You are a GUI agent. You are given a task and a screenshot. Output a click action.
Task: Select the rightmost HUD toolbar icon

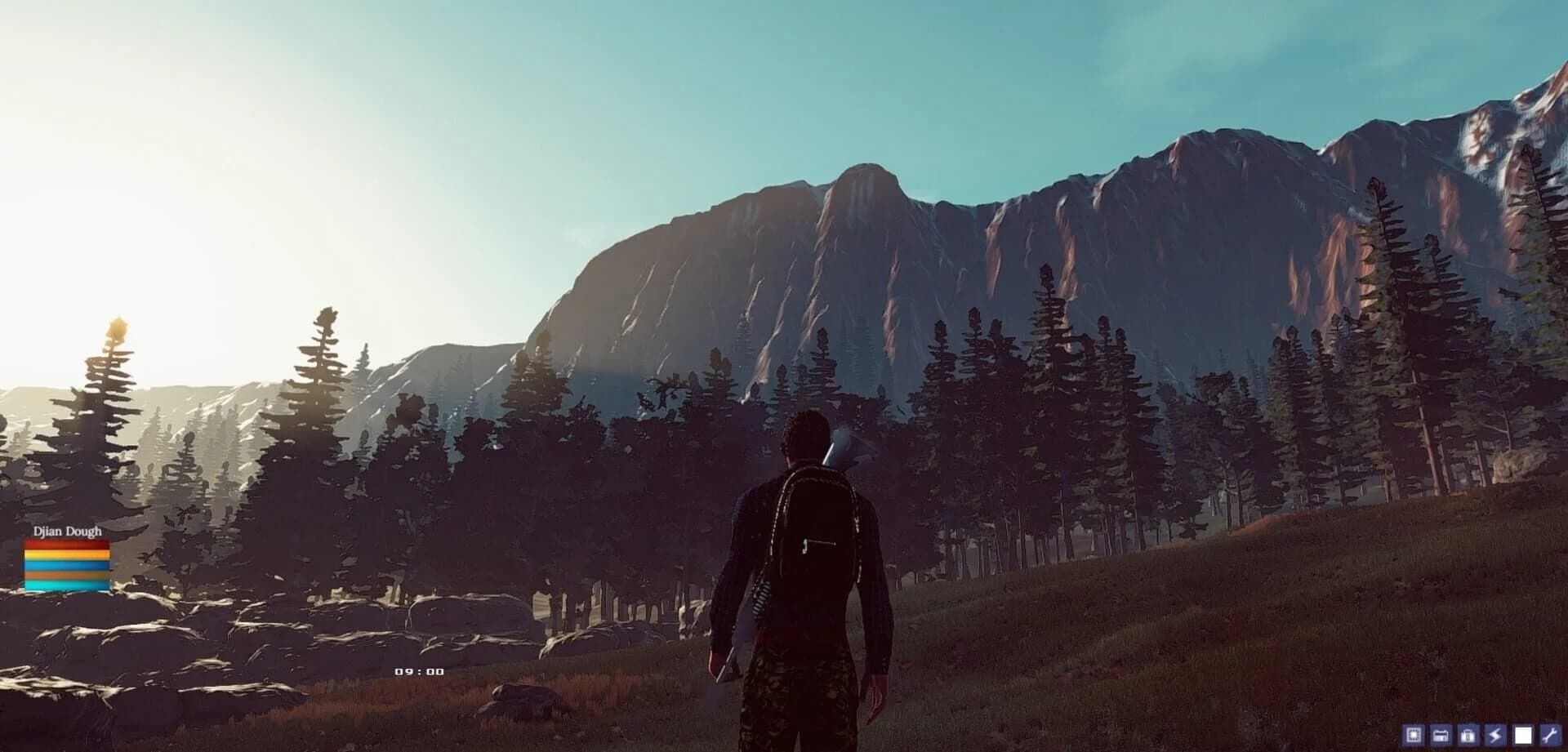tap(1550, 735)
